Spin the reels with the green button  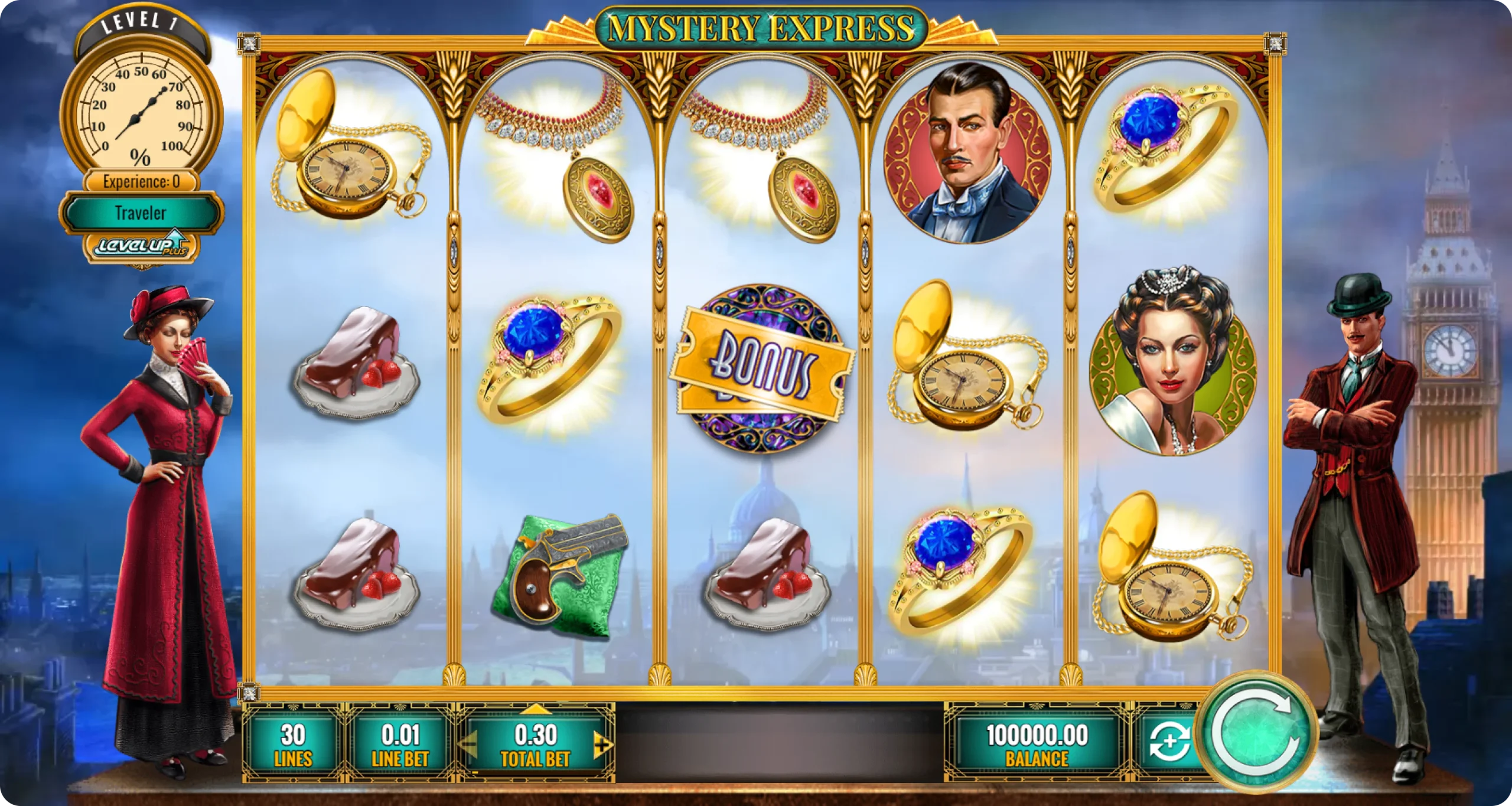(x=1256, y=733)
